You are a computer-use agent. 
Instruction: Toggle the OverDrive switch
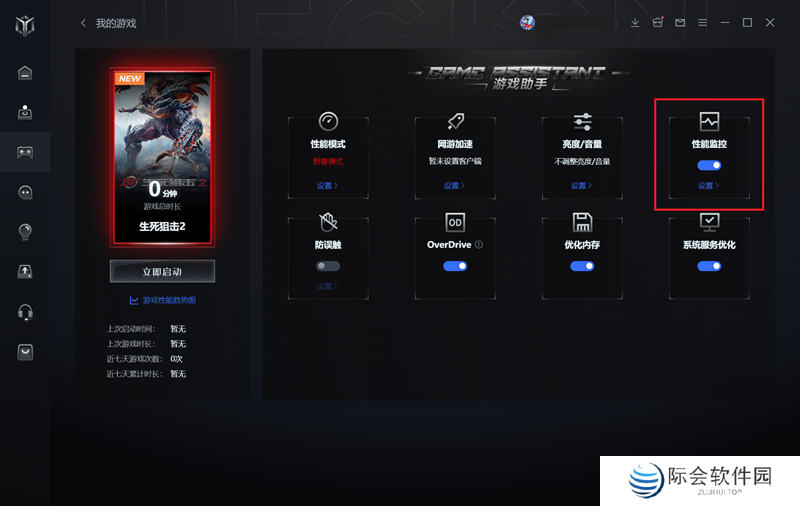455,266
